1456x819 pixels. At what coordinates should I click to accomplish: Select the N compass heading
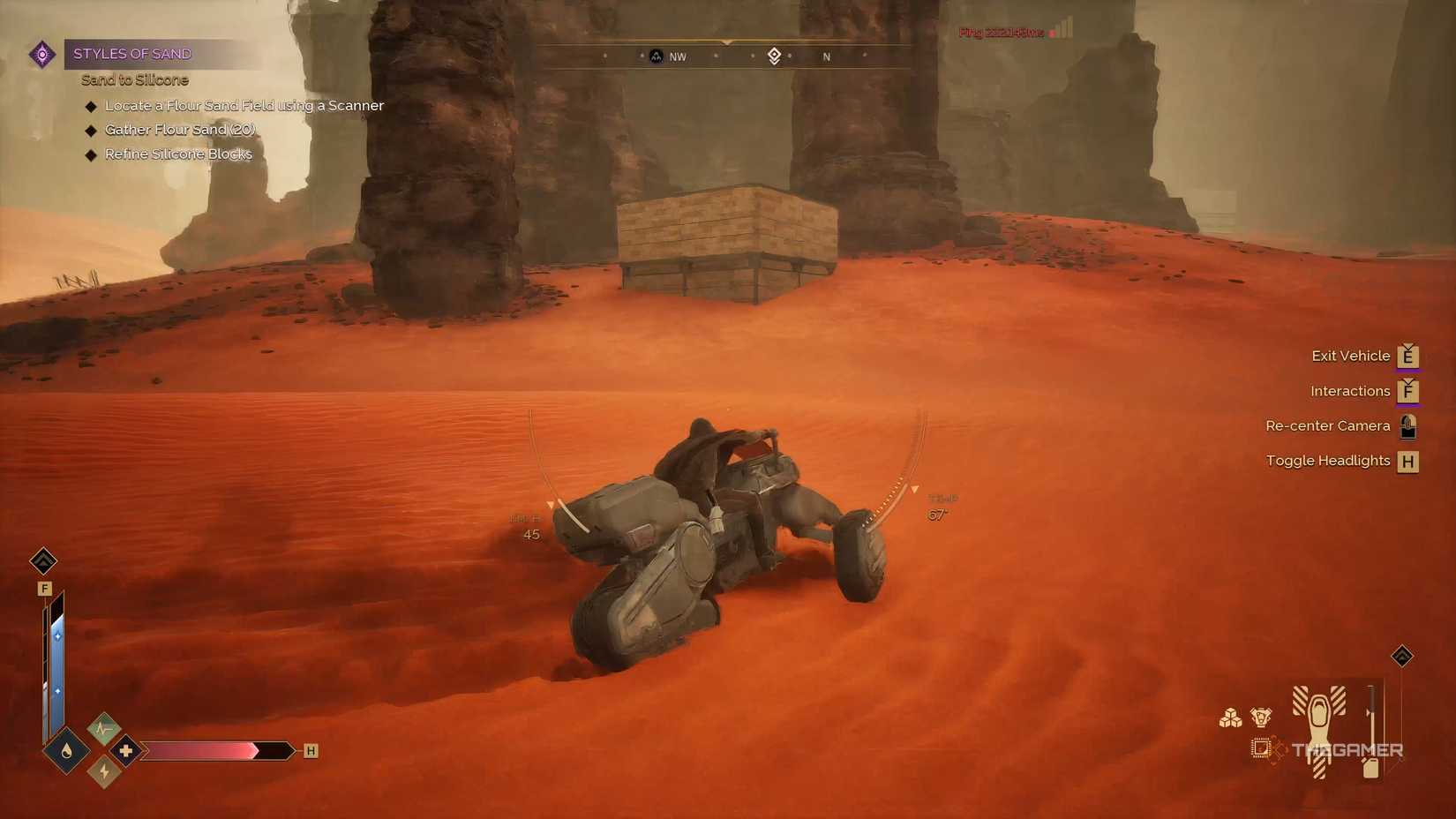click(x=826, y=56)
